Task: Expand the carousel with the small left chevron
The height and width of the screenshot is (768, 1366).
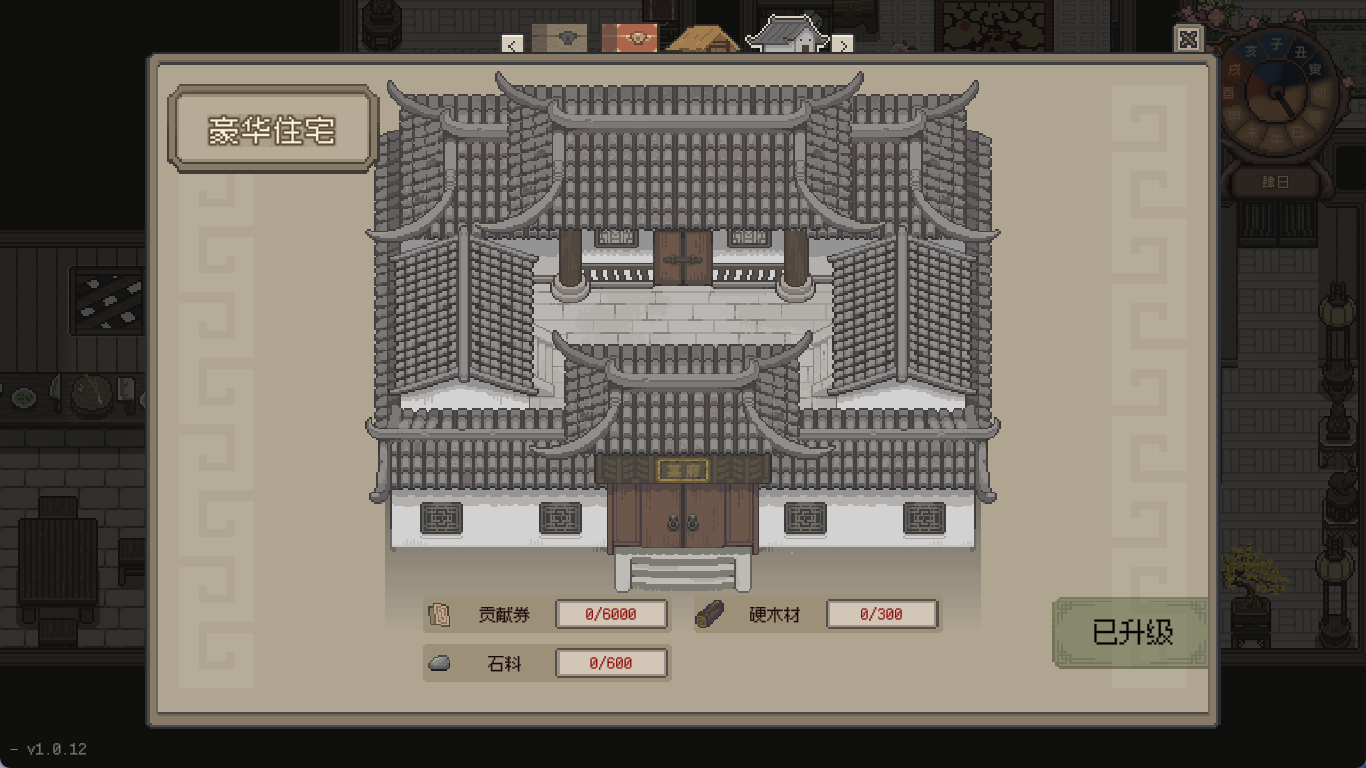Action: pyautogui.click(x=513, y=44)
